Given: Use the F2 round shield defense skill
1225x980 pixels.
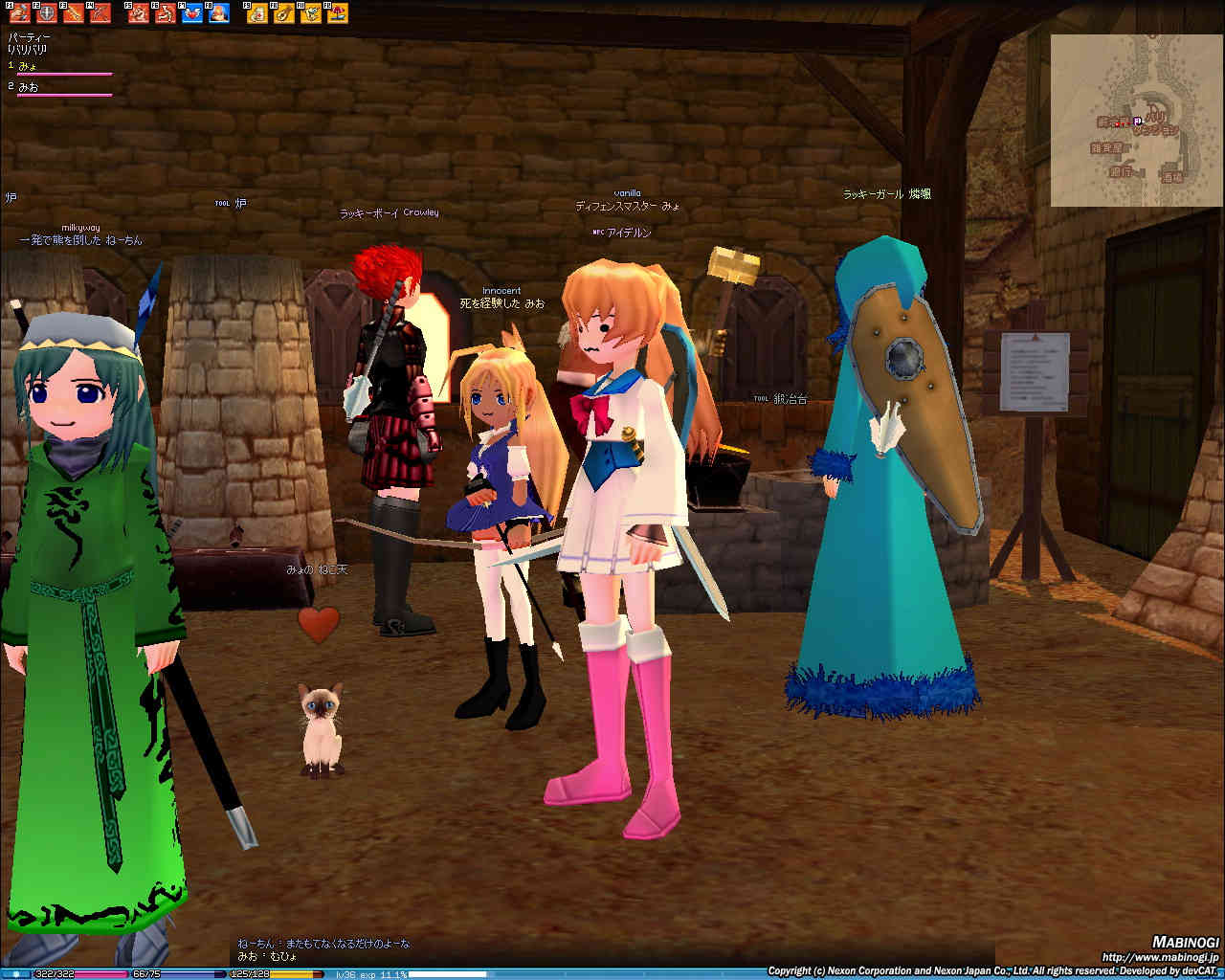Looking at the screenshot, I should pos(45,13).
